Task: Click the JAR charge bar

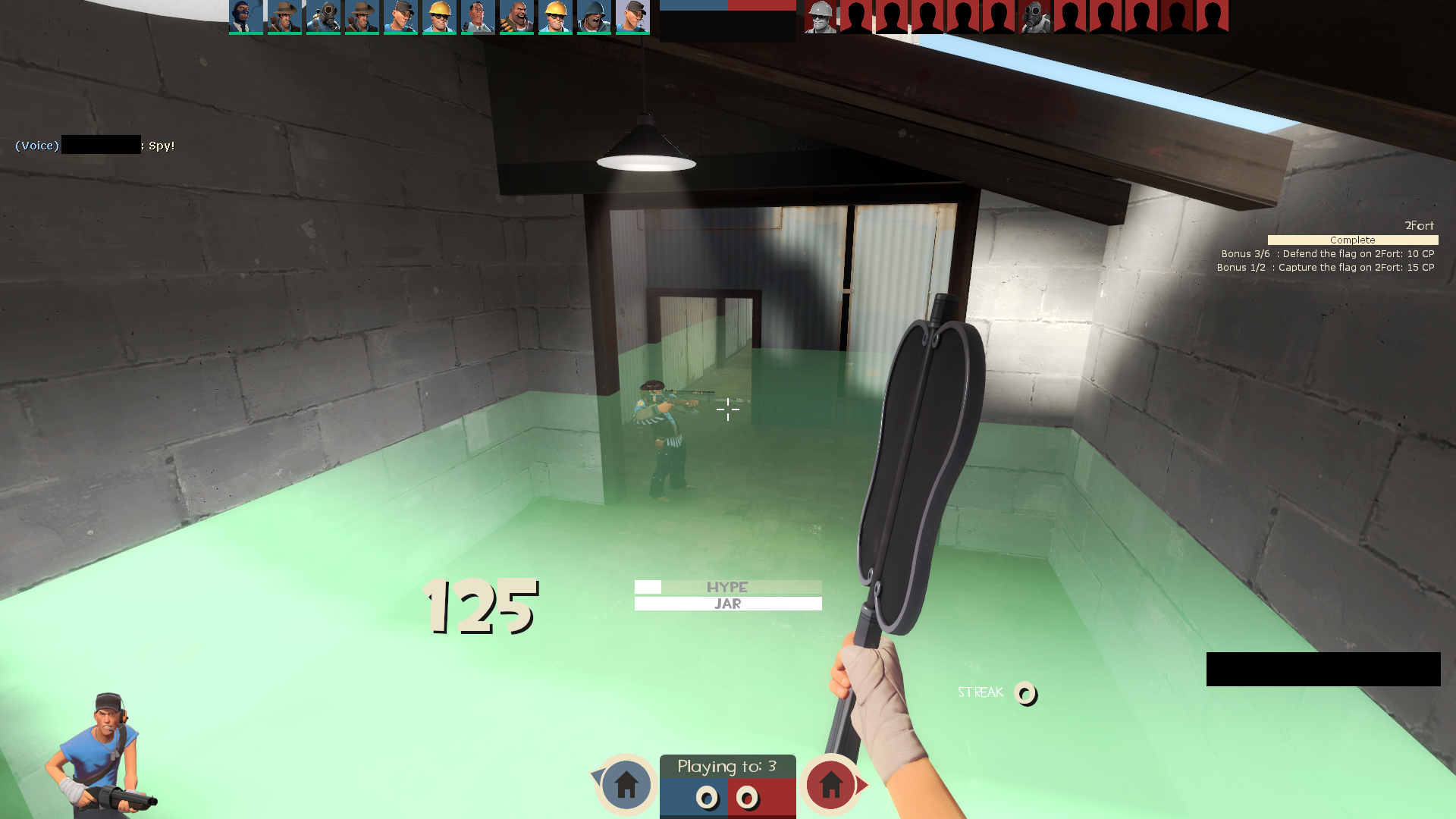Action: (727, 602)
